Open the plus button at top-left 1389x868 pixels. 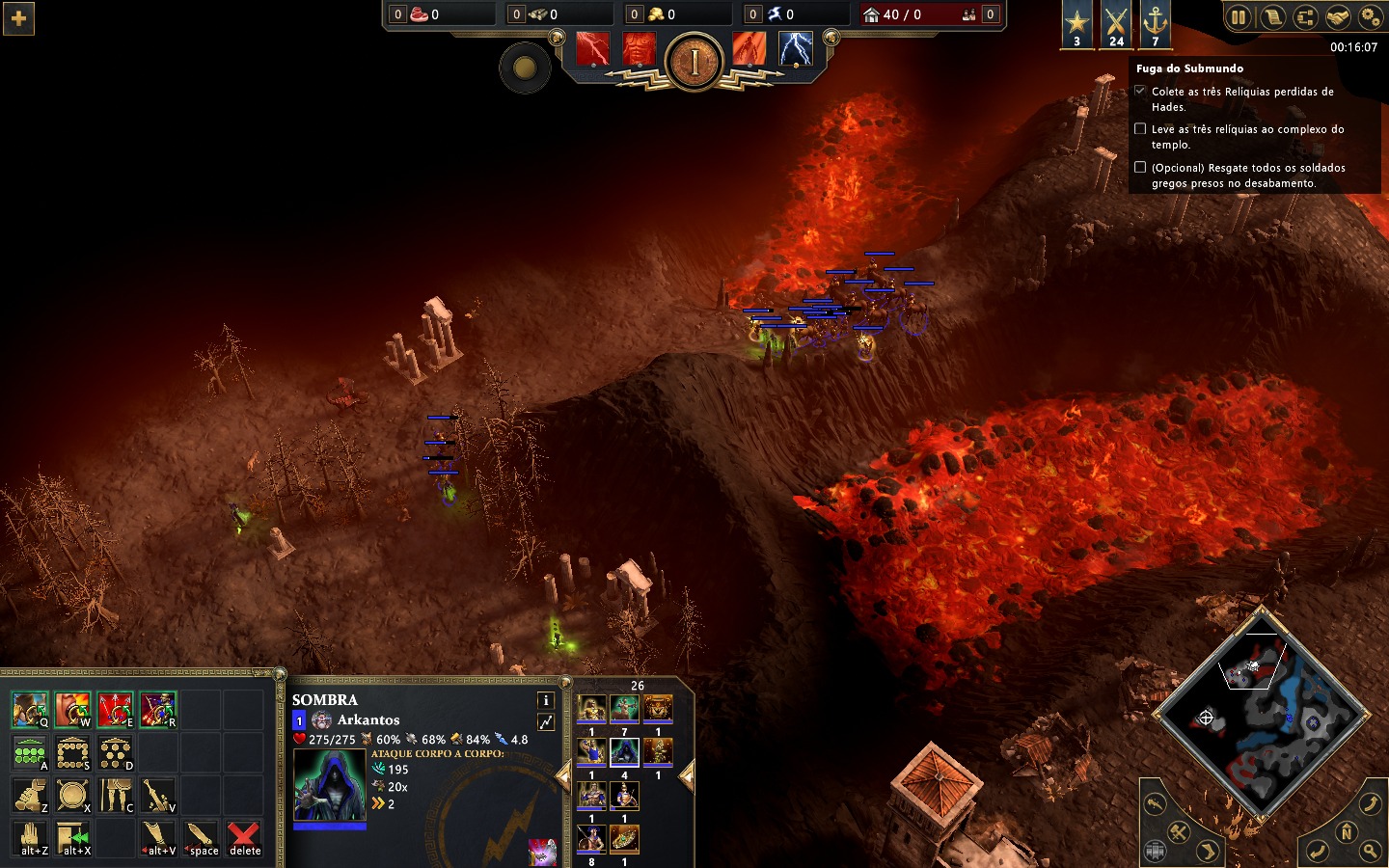click(x=18, y=18)
